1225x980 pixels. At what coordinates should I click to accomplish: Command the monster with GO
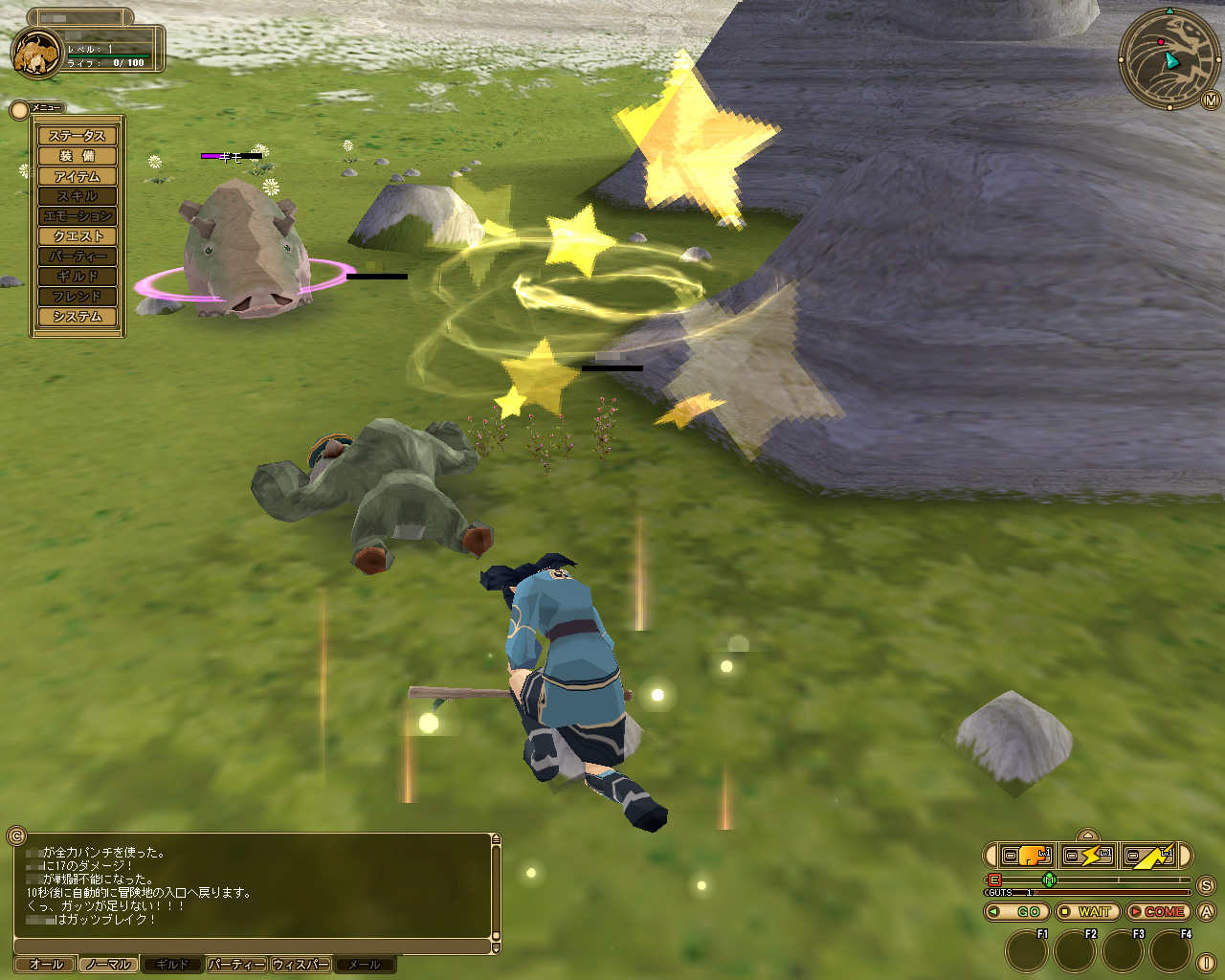click(x=1017, y=912)
